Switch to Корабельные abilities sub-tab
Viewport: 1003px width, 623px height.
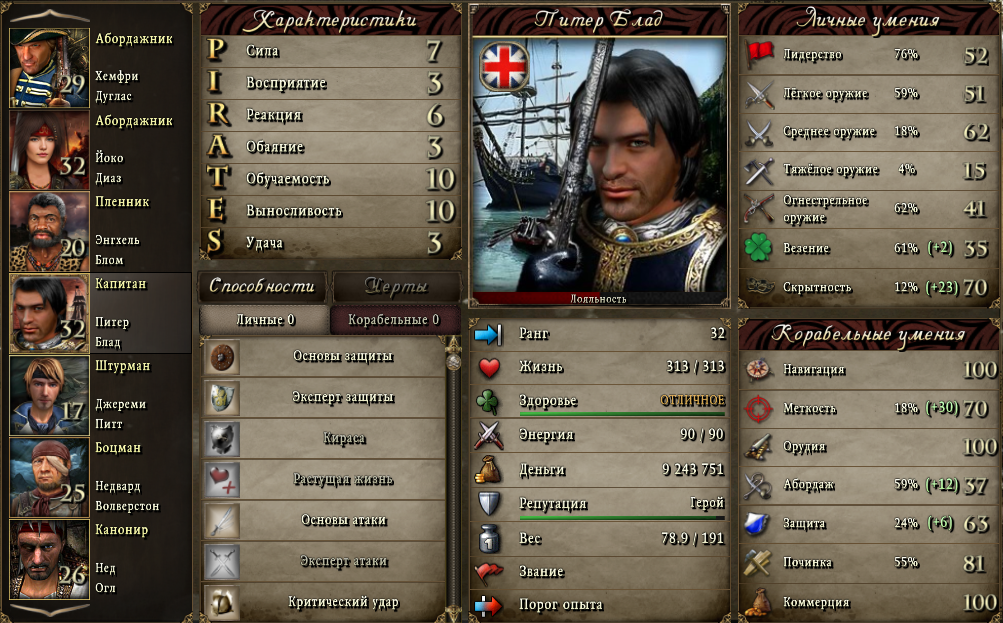point(393,320)
